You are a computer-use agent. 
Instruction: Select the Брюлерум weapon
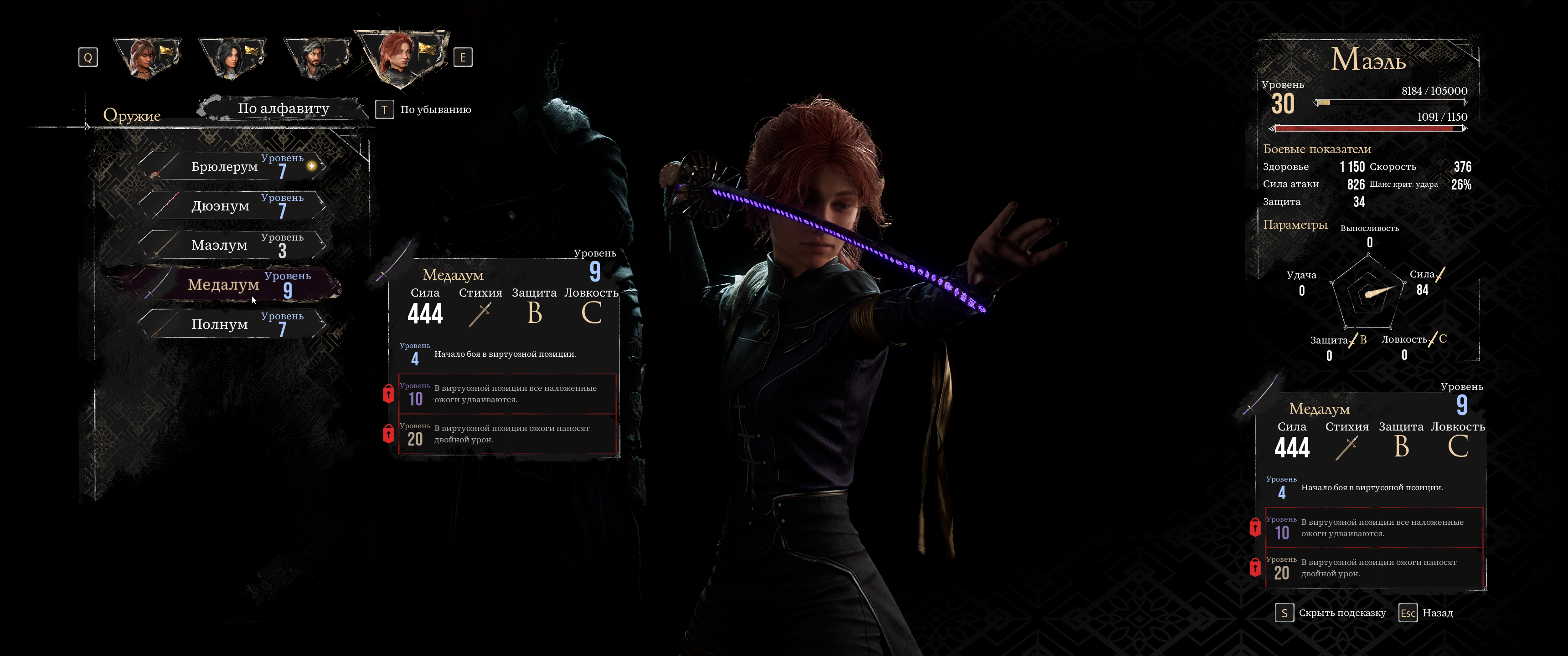coord(231,167)
